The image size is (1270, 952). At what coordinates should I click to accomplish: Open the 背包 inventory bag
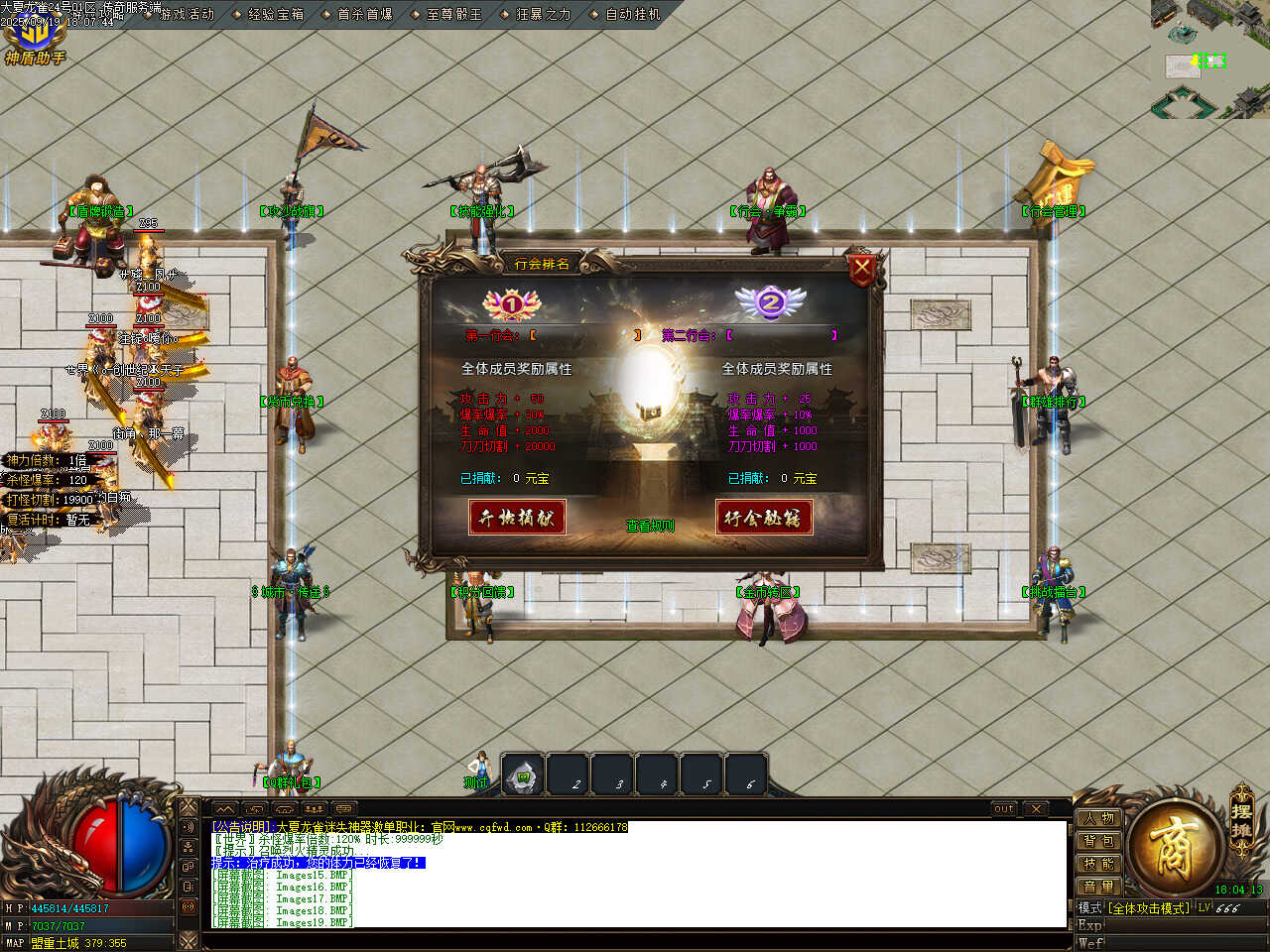[x=1099, y=841]
